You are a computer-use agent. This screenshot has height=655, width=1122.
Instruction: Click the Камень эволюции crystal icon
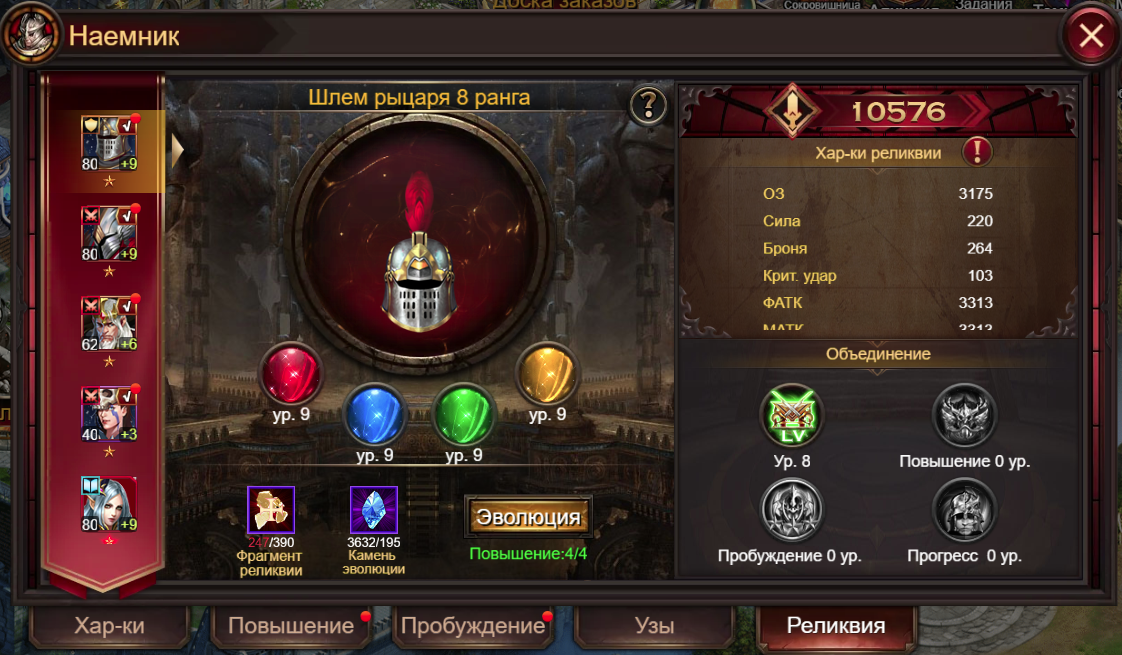(x=374, y=510)
